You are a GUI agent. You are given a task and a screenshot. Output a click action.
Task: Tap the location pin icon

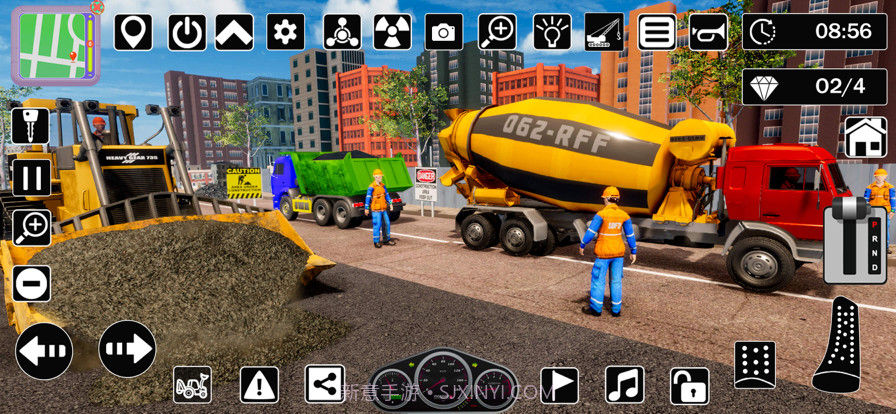133,32
